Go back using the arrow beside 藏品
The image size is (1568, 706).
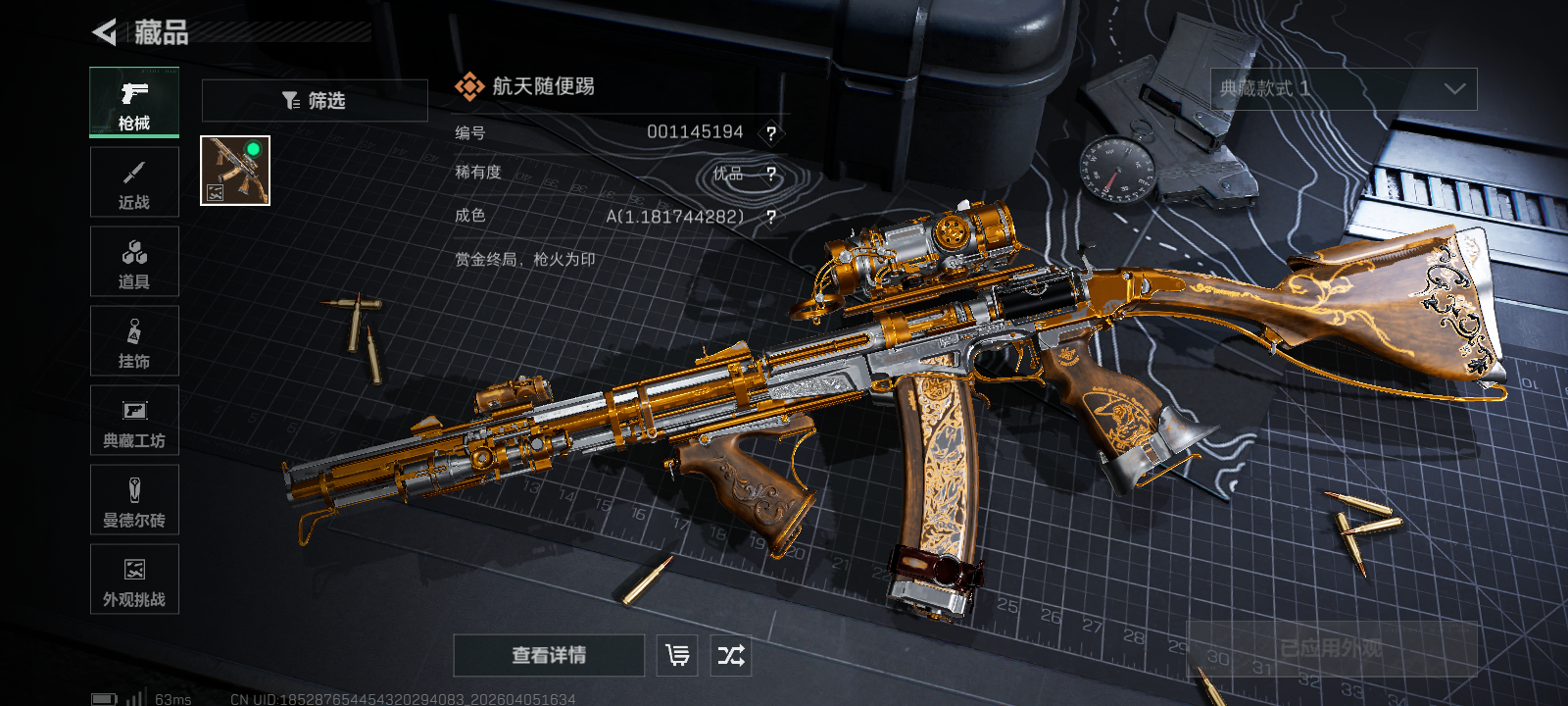point(104,32)
